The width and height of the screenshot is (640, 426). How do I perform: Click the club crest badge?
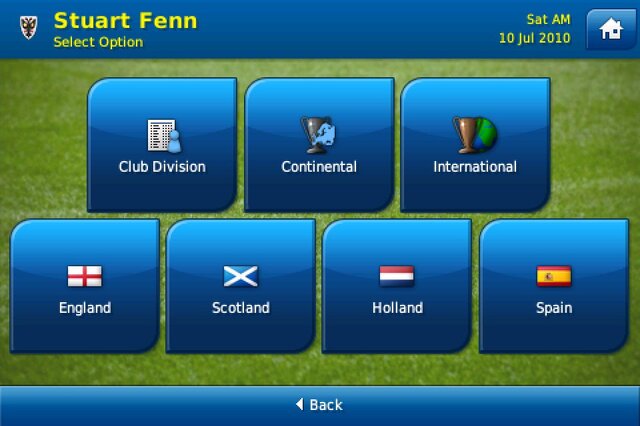[27, 28]
